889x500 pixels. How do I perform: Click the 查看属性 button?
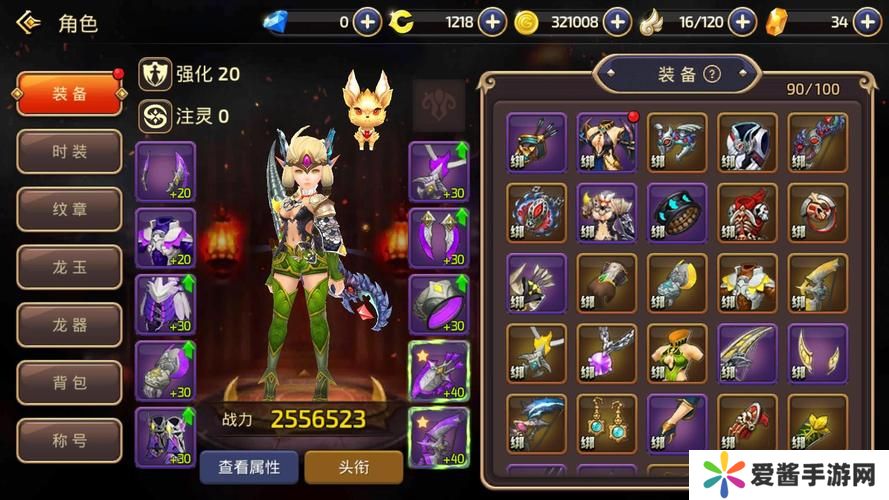tap(249, 466)
